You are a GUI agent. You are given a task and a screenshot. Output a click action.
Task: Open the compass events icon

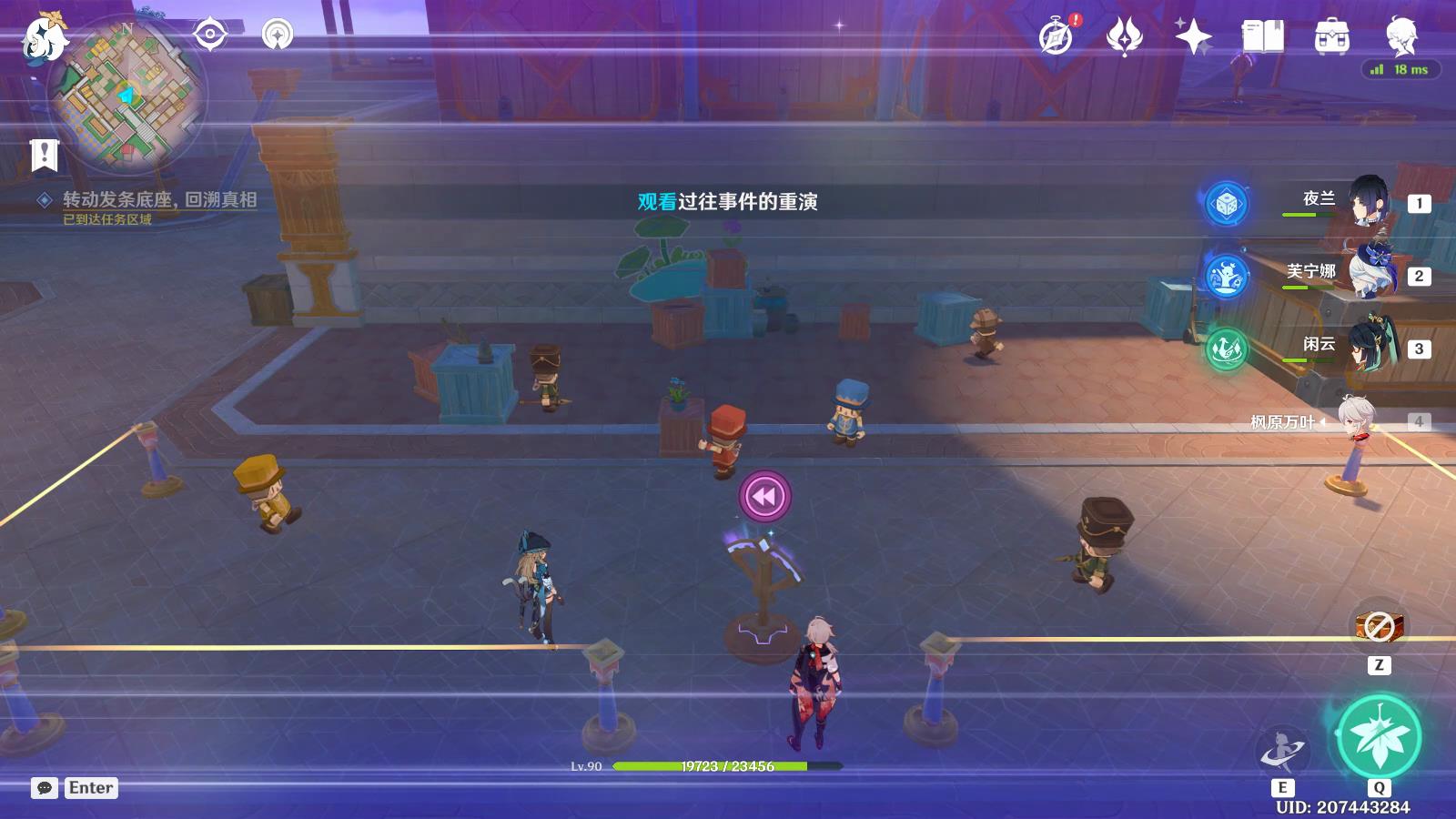[x=1057, y=37]
